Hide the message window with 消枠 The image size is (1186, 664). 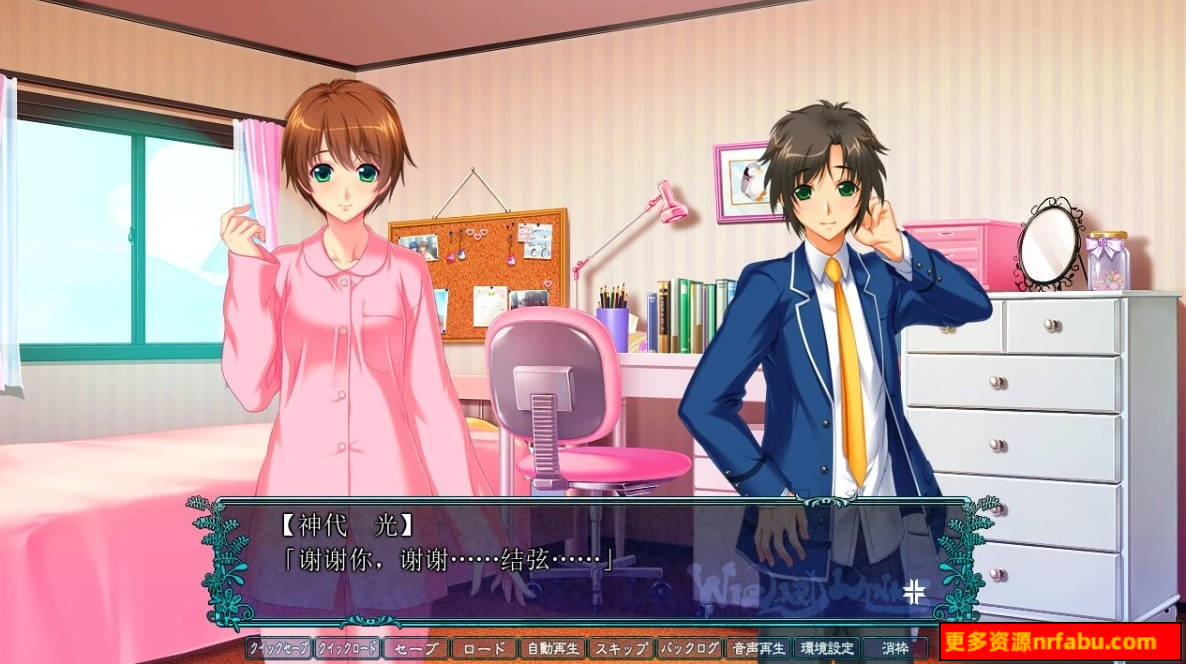(x=895, y=648)
